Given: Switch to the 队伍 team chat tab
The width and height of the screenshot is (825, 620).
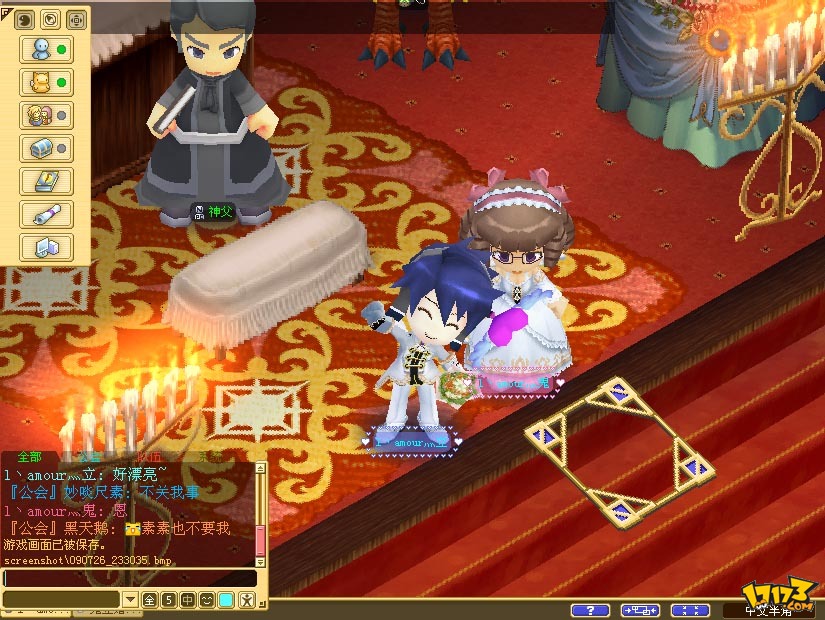Looking at the screenshot, I should [x=150, y=457].
